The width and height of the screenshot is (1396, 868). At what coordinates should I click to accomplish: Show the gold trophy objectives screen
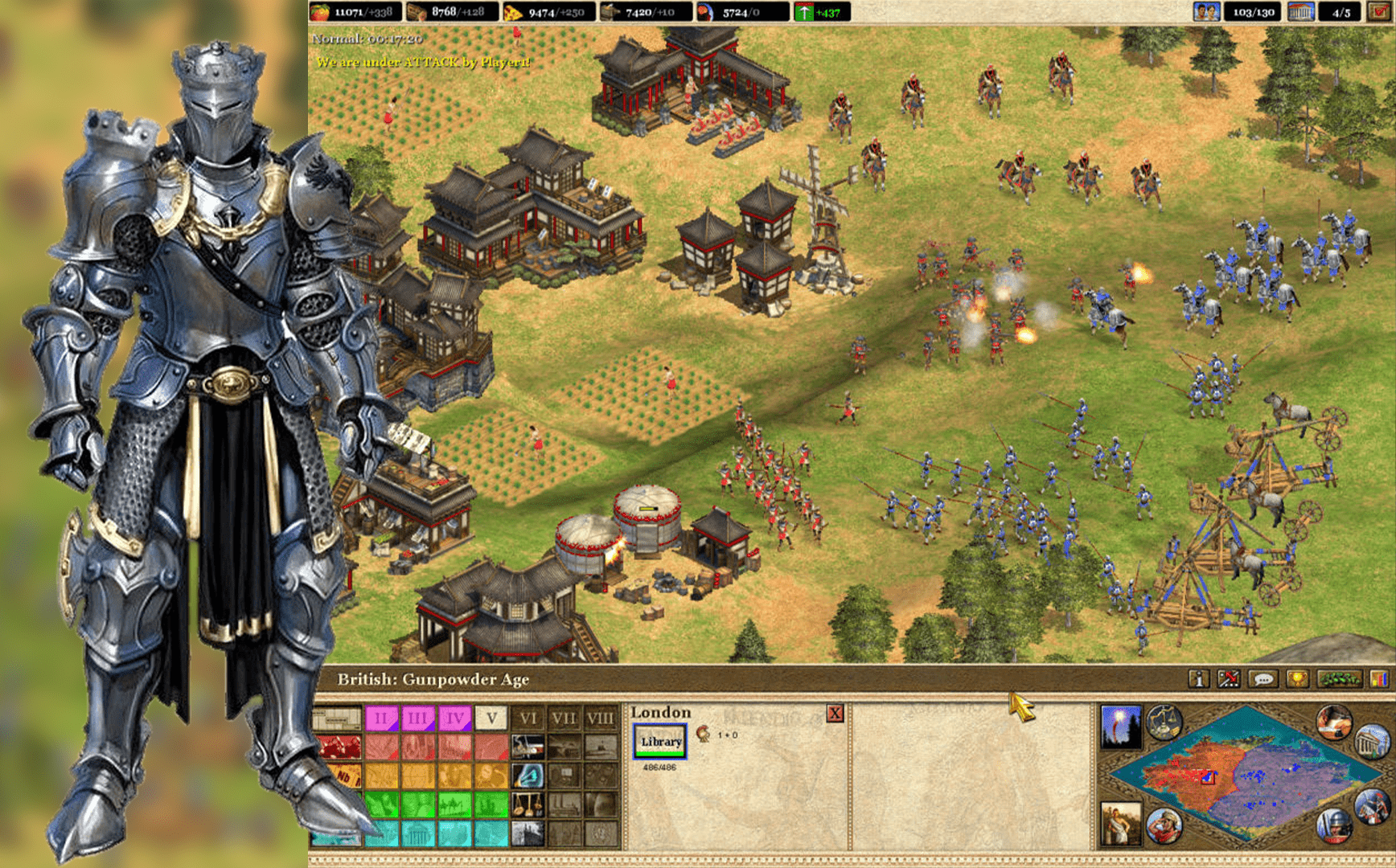[x=1296, y=679]
